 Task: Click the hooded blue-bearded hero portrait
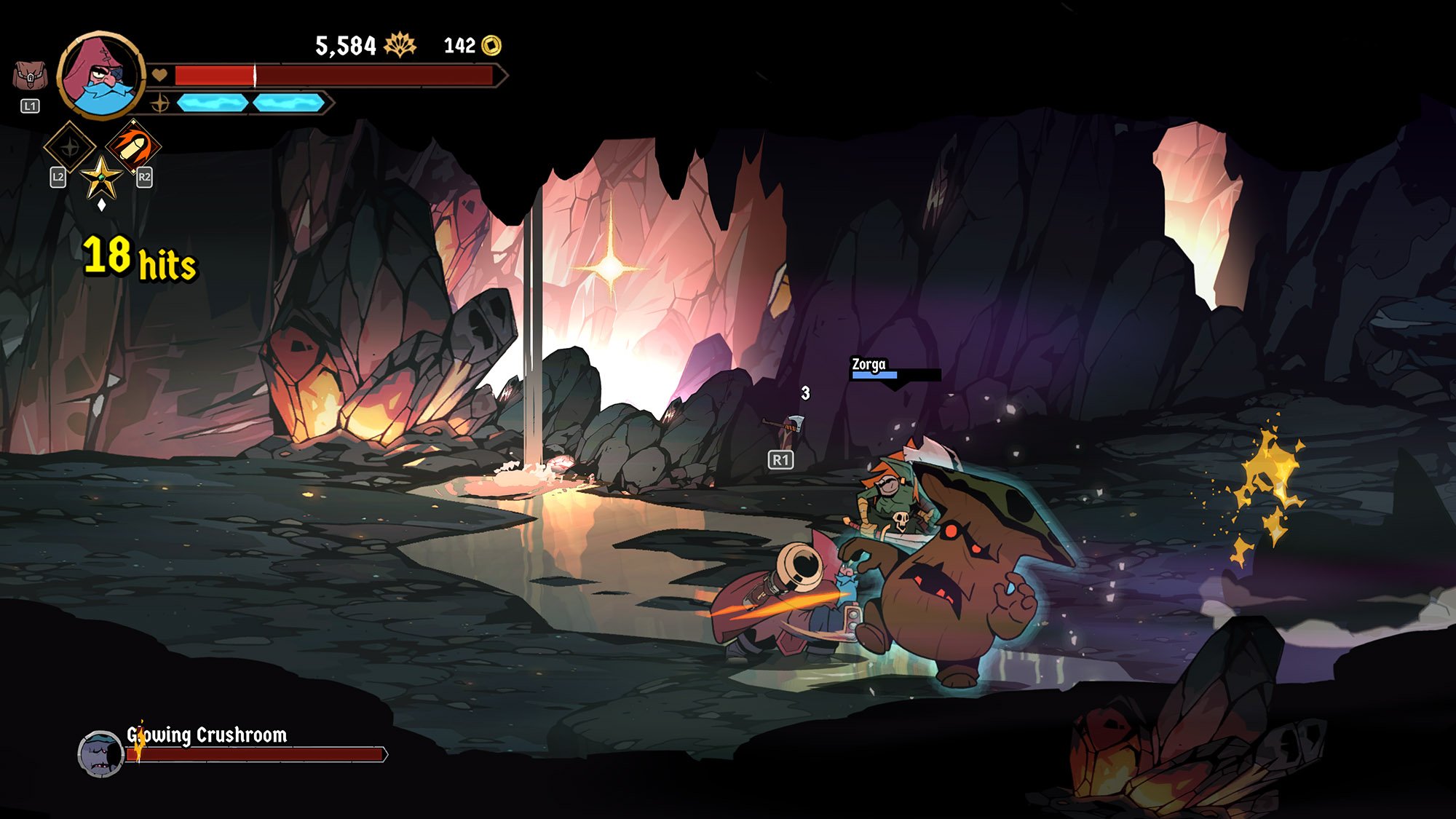[101, 75]
